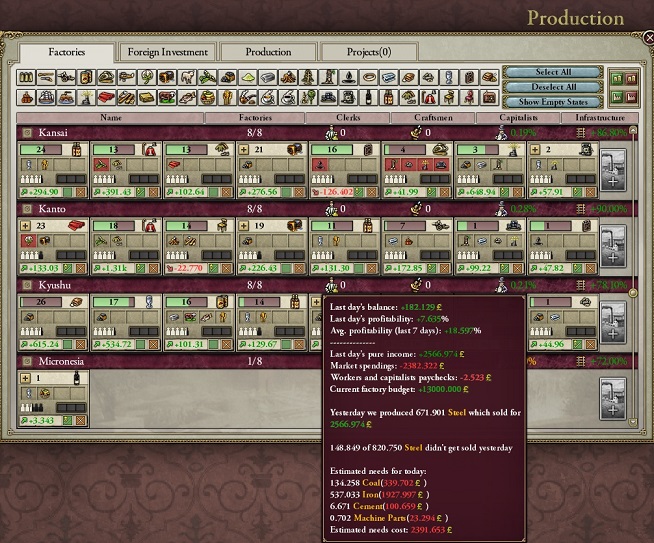Sort by Infrastructure column header
This screenshot has width=654, height=543.
click(601, 118)
